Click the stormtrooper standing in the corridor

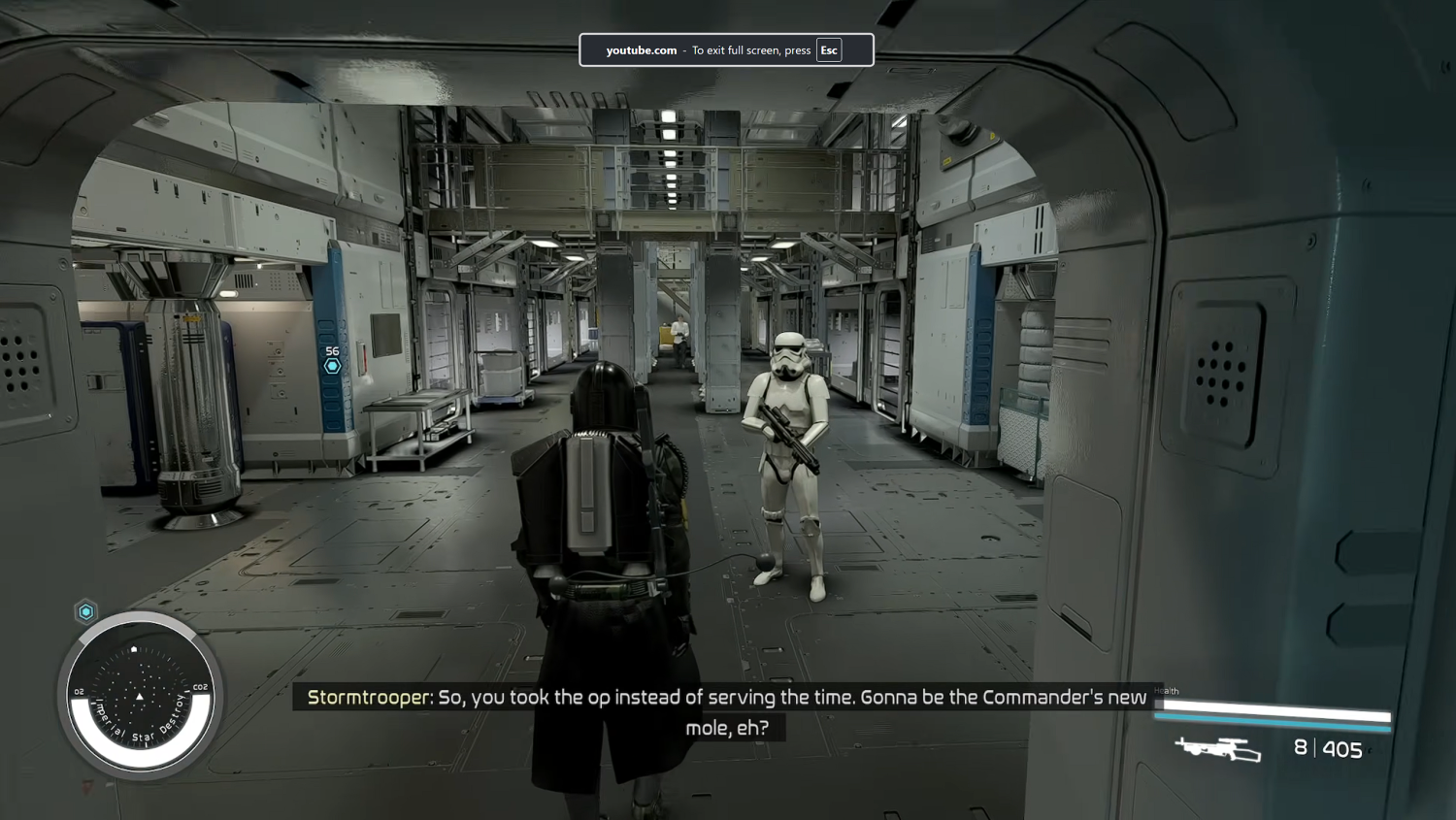click(786, 456)
